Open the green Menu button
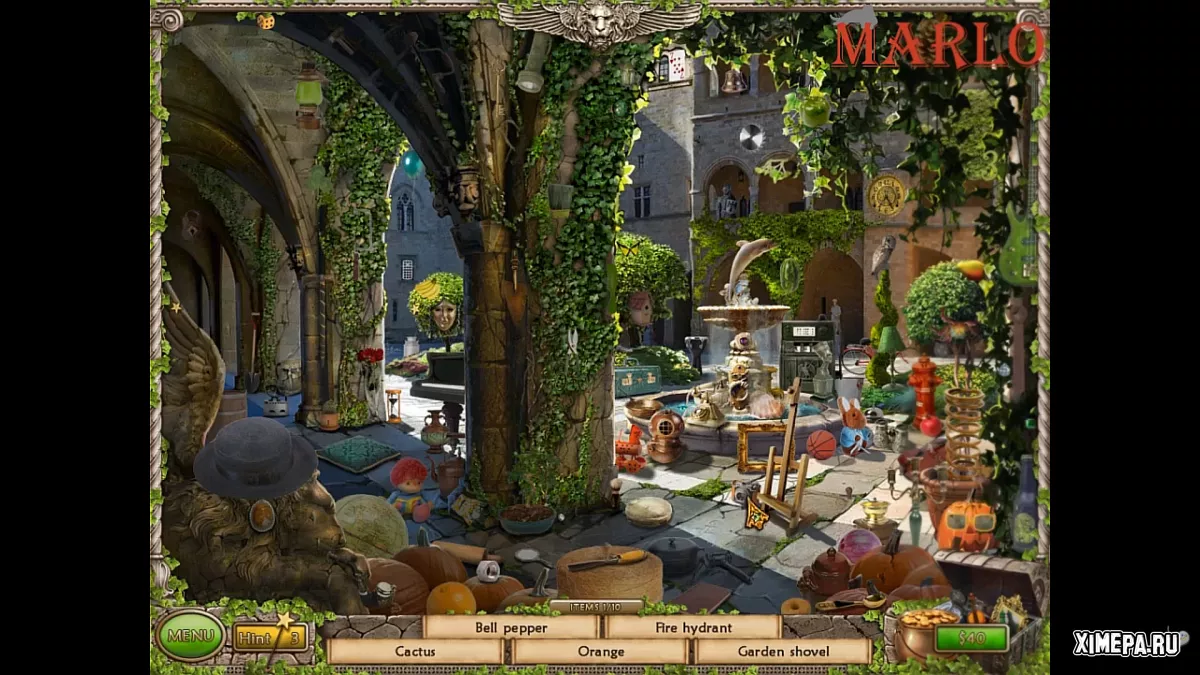This screenshot has height=675, width=1200. [x=190, y=635]
